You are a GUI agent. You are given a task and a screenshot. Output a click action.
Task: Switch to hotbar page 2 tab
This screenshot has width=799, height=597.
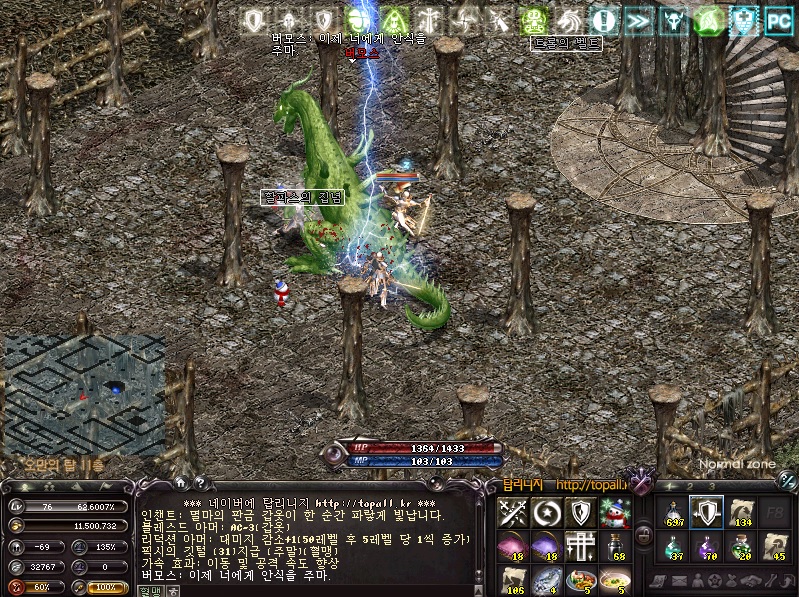689,487
